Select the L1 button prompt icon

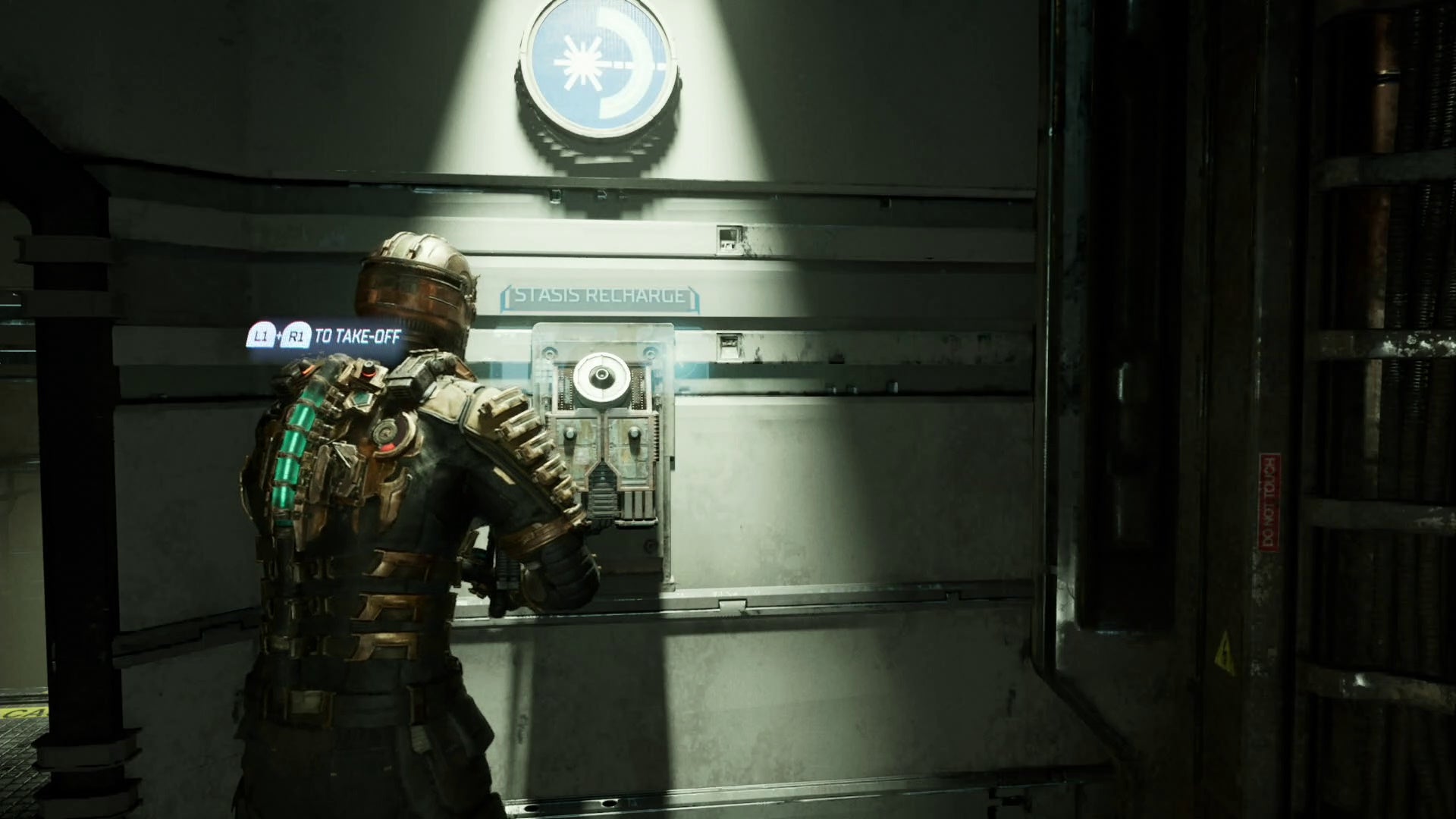(x=262, y=334)
